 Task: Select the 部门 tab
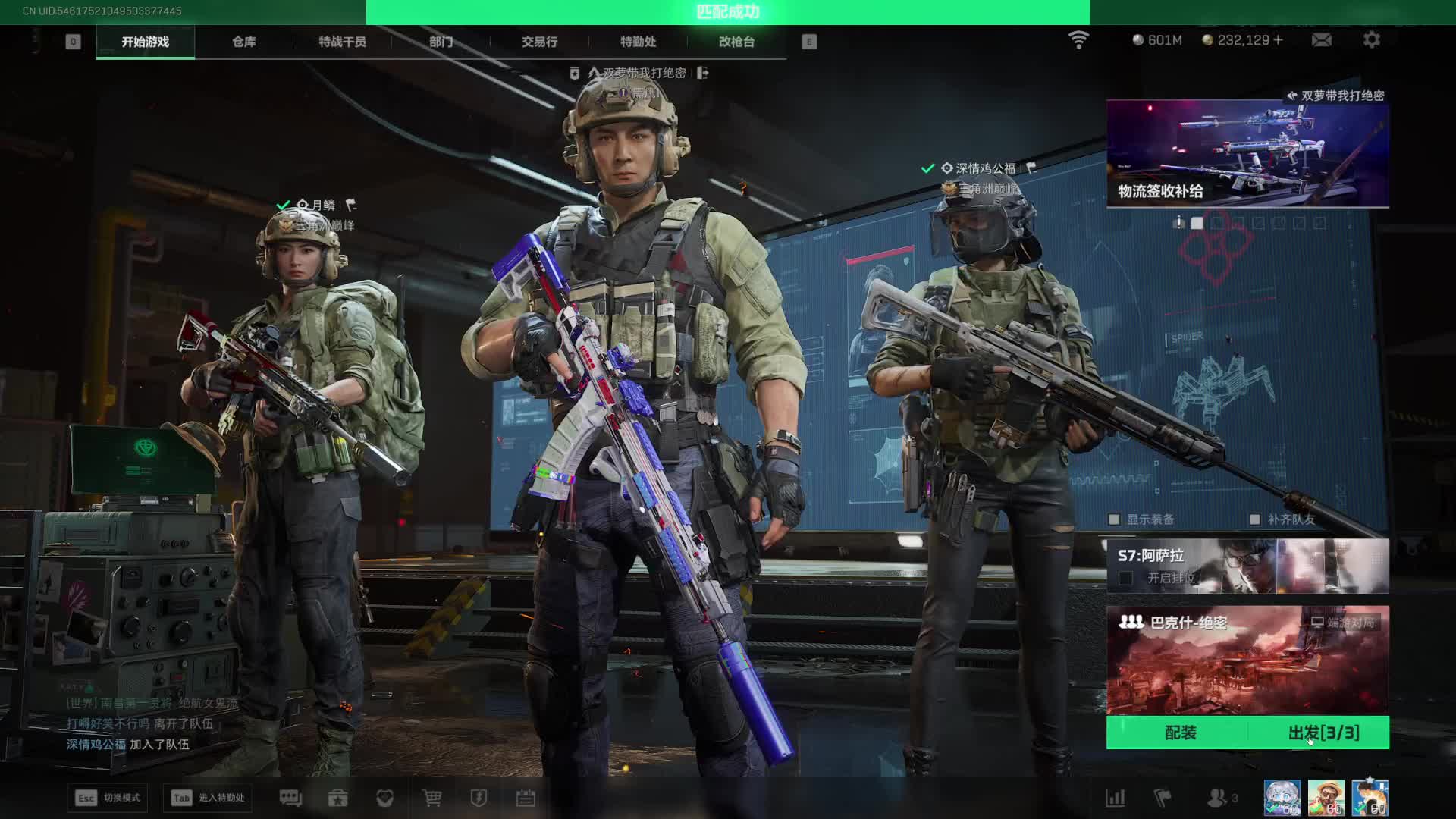(x=441, y=42)
